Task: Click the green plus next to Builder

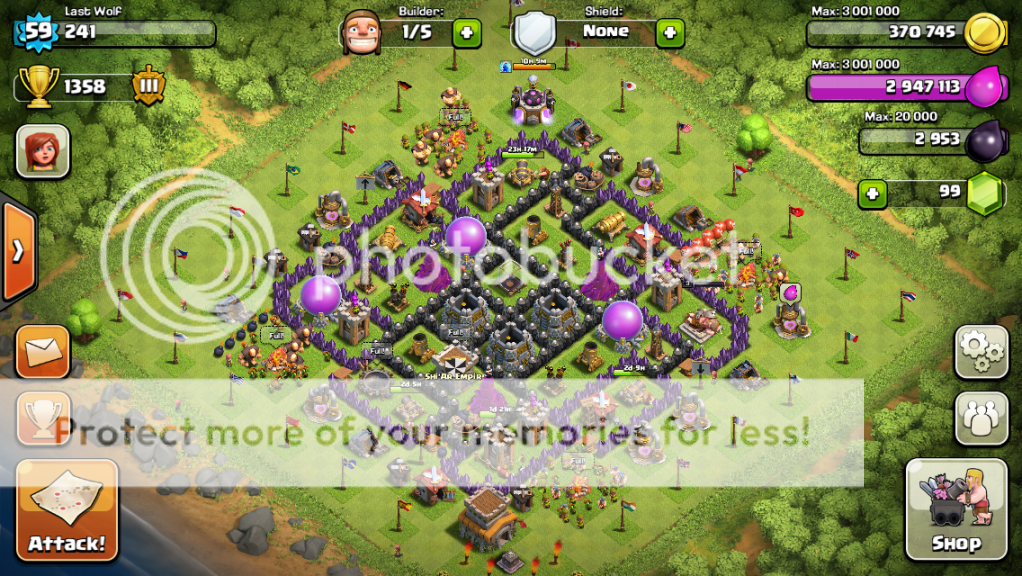Action: (467, 33)
